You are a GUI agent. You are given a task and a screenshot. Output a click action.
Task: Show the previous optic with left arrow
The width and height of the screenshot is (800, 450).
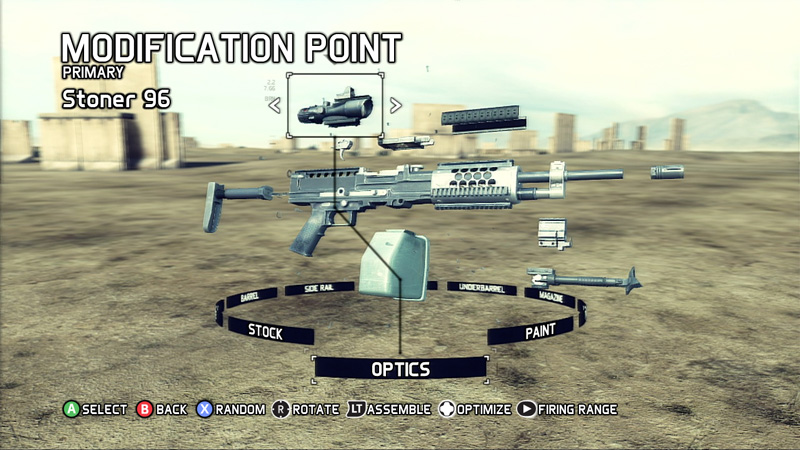point(274,105)
